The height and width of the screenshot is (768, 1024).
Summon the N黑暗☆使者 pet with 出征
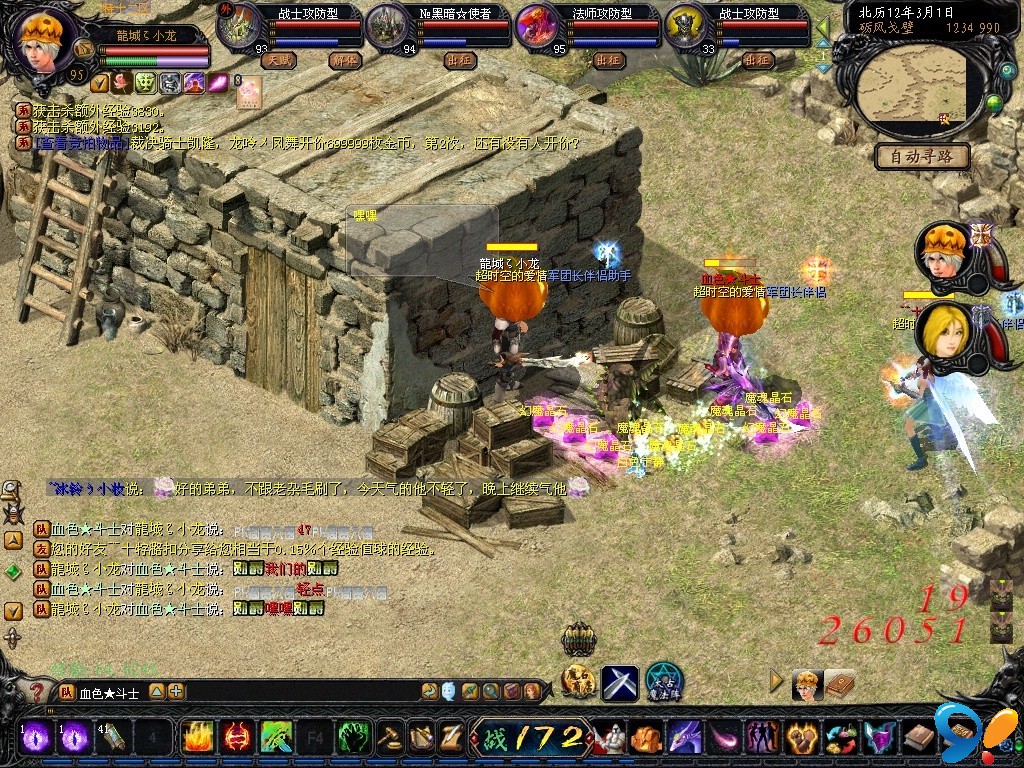(x=459, y=60)
